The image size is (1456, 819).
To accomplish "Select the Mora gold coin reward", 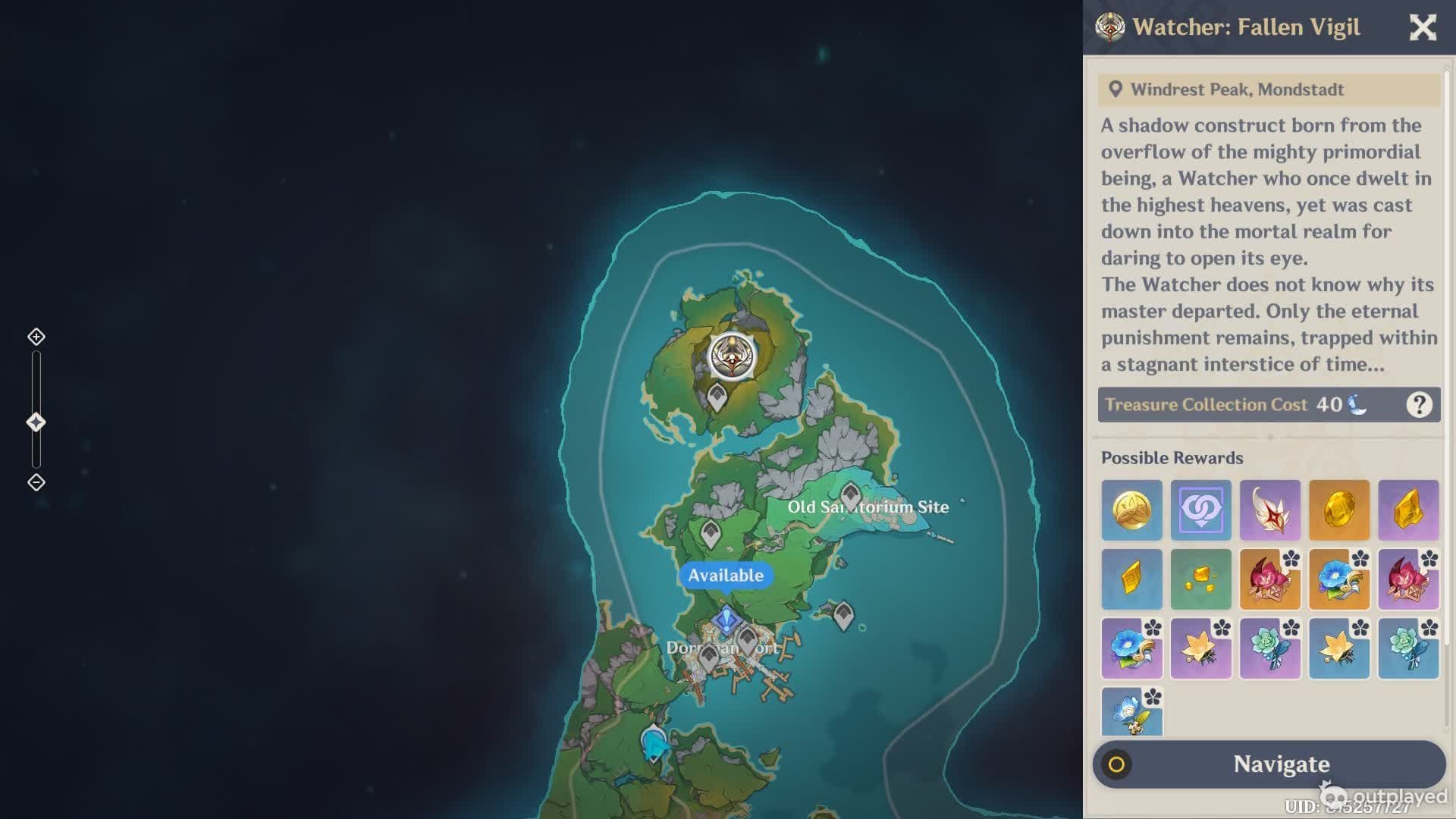I will coord(1131,510).
